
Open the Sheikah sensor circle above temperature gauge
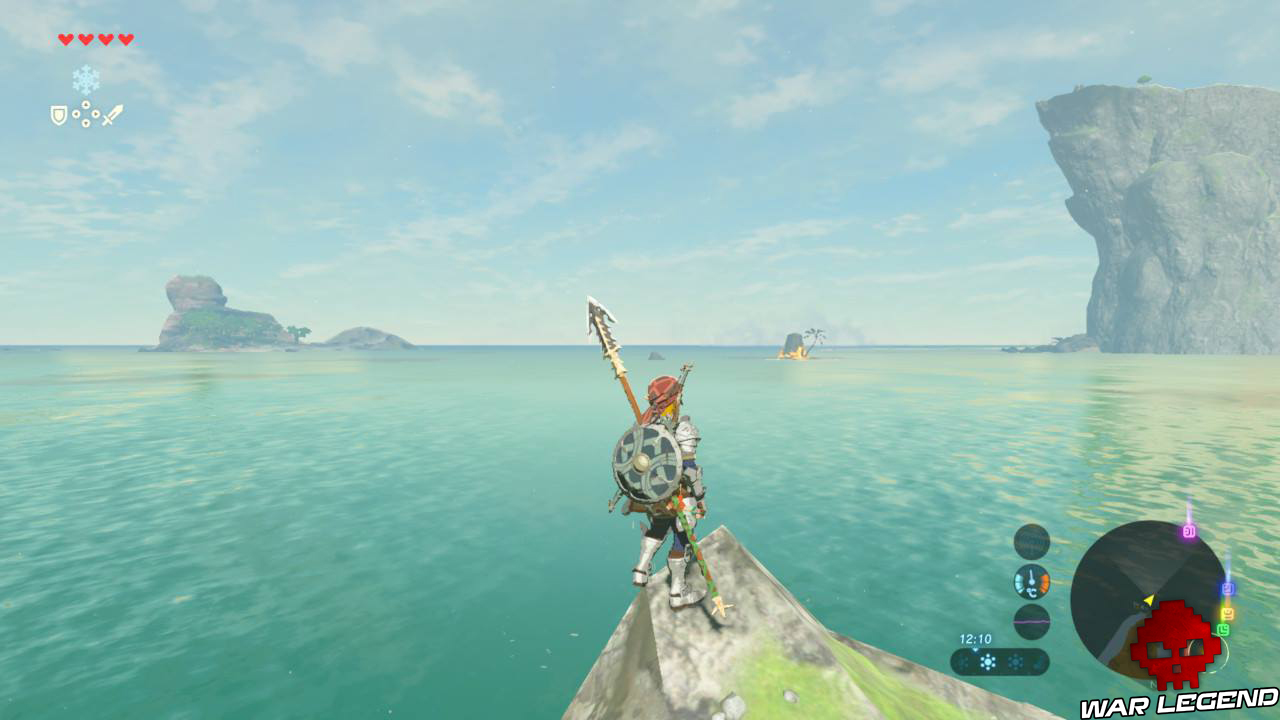[1030, 540]
